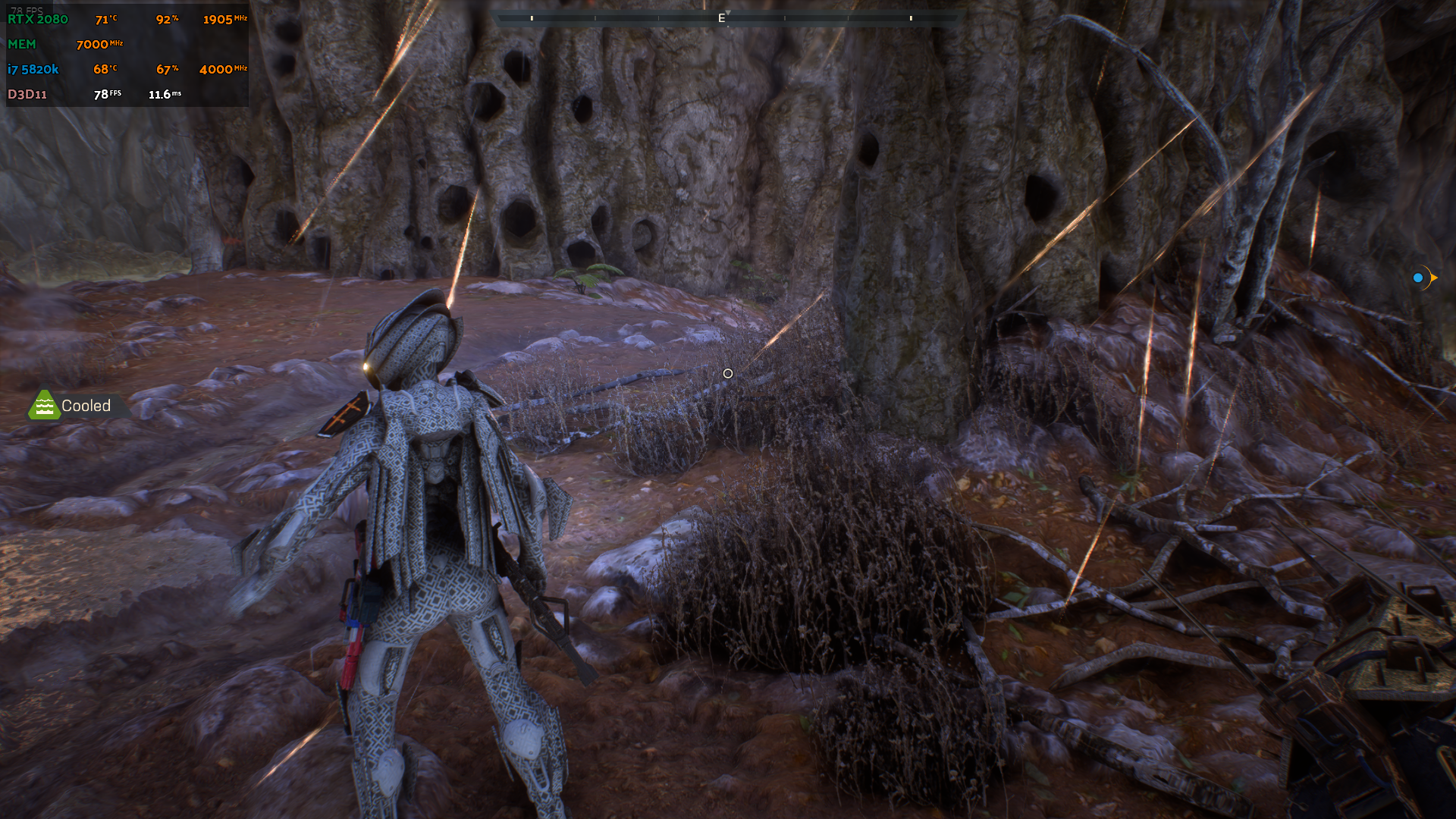Click the rightmost compass tick marker
The height and width of the screenshot is (819, 1456).
(911, 17)
